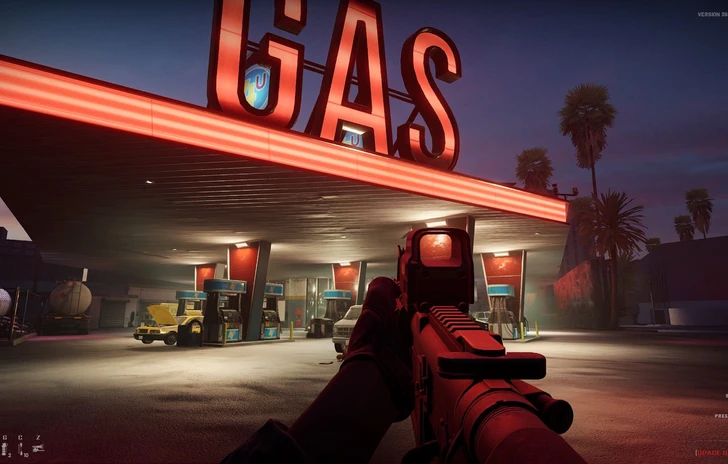Select the chemlight stick item with count 10
728x464 pixels.
coord(20,449)
